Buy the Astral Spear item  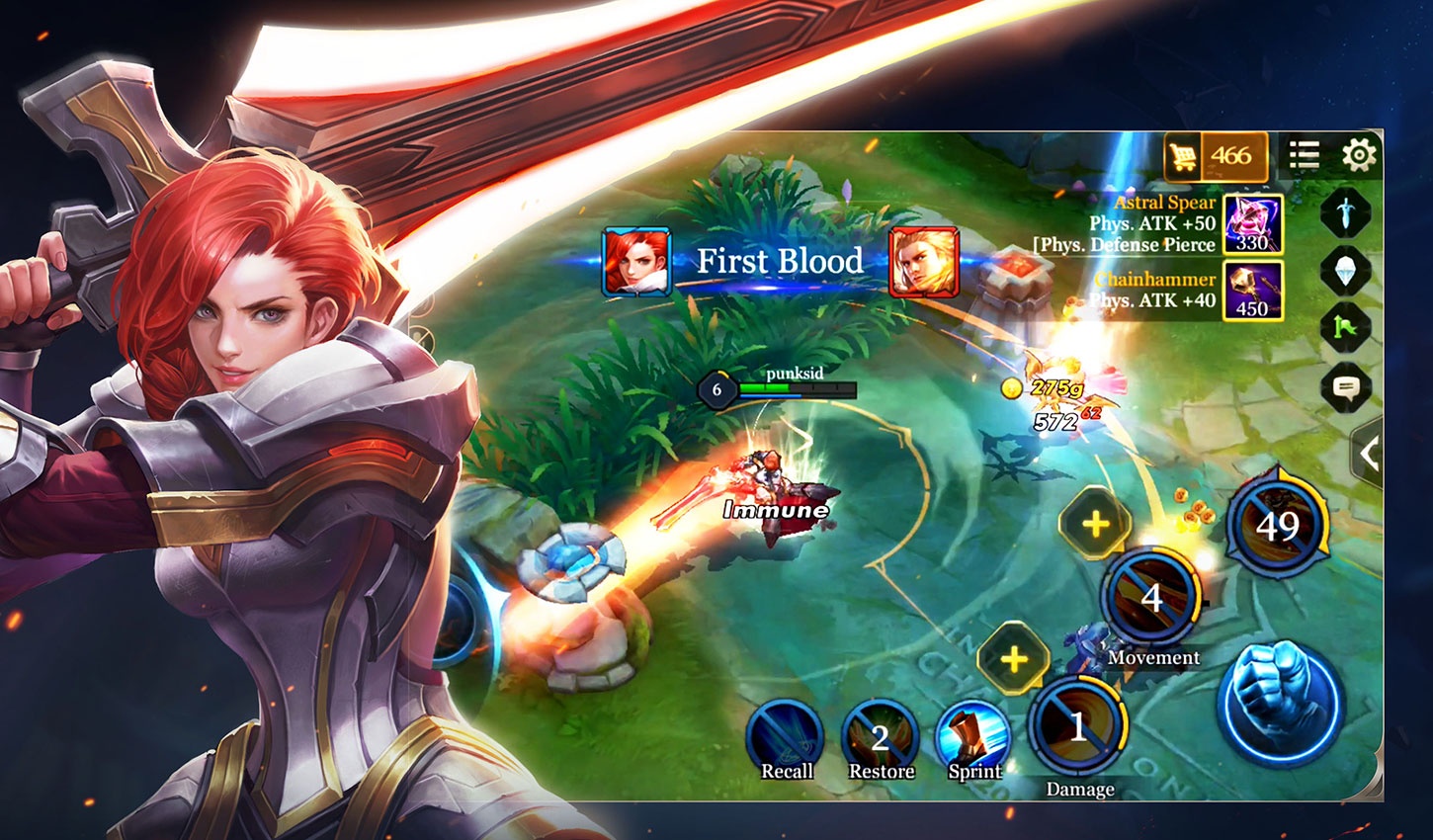click(x=1253, y=224)
